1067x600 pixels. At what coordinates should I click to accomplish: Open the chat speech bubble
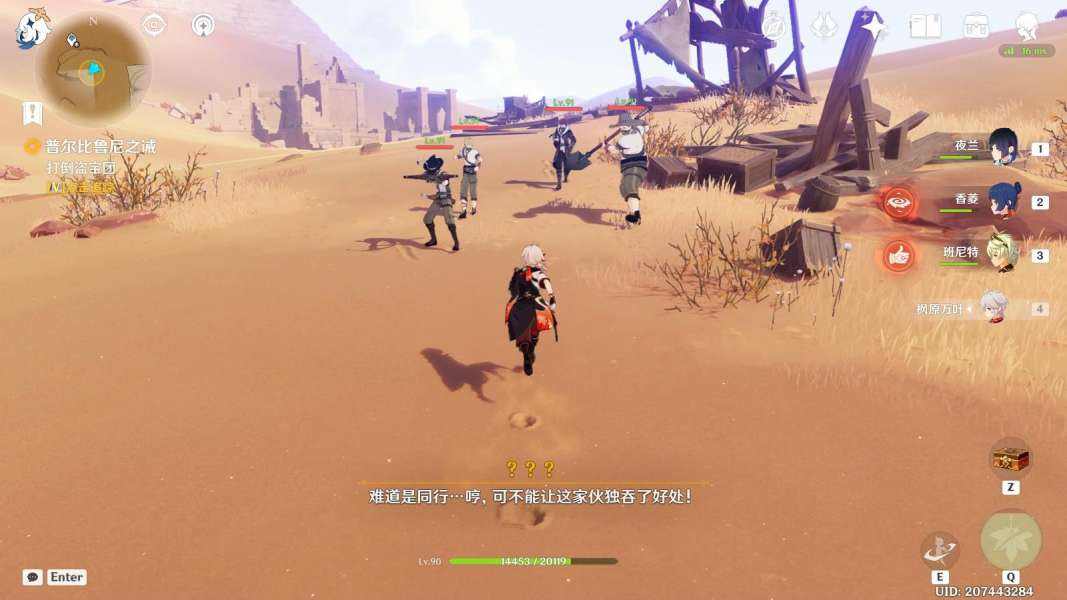click(33, 577)
